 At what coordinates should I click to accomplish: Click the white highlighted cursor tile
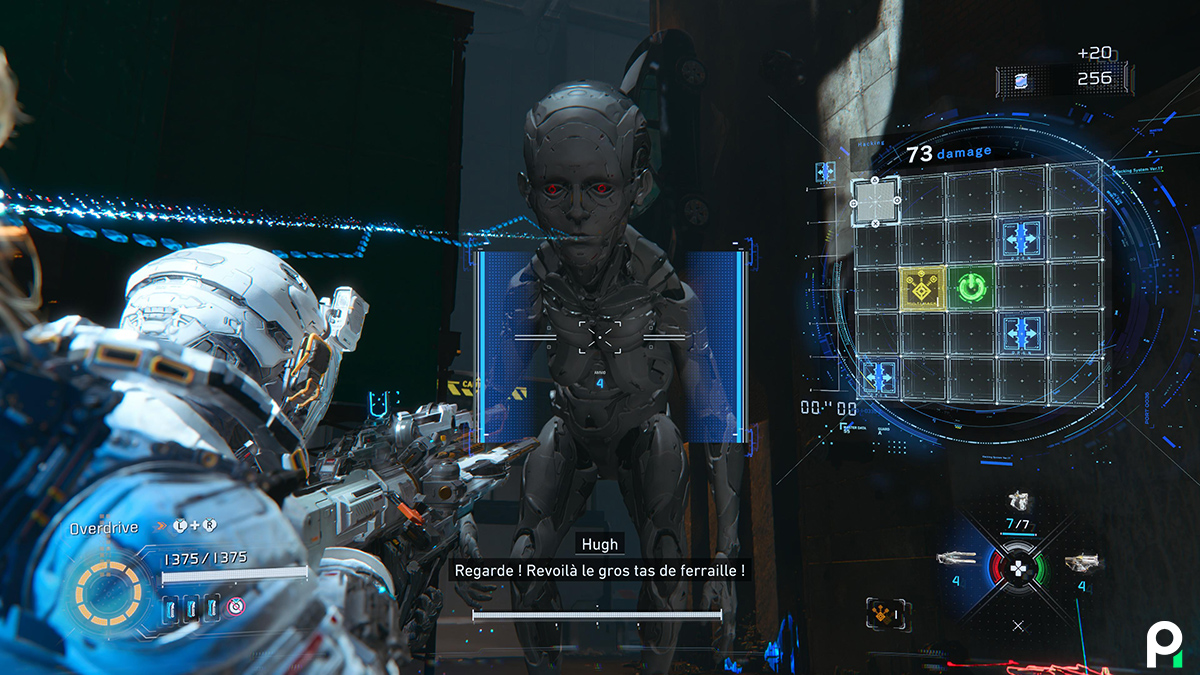(875, 199)
